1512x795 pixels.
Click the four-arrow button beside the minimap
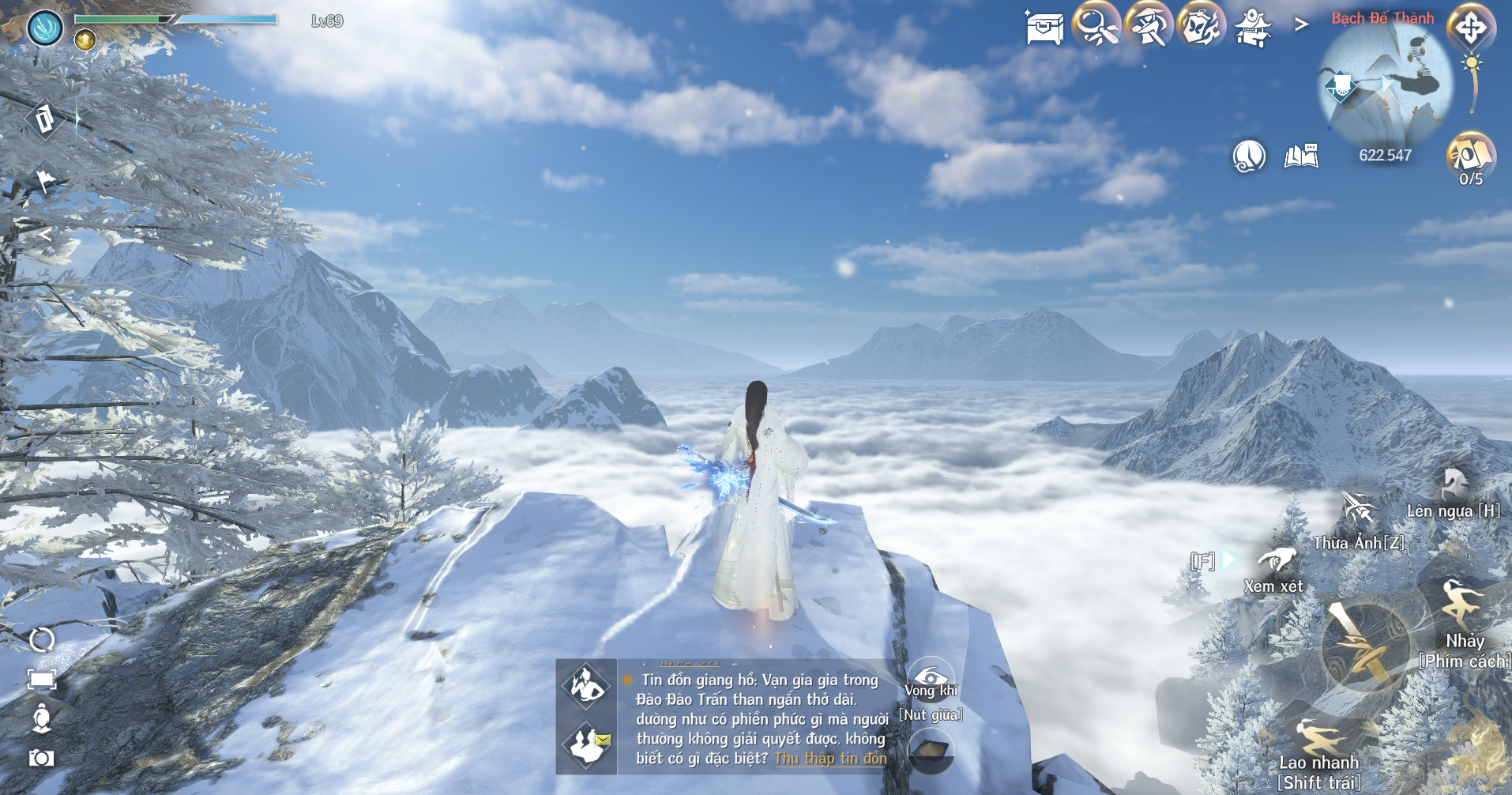click(x=1471, y=28)
